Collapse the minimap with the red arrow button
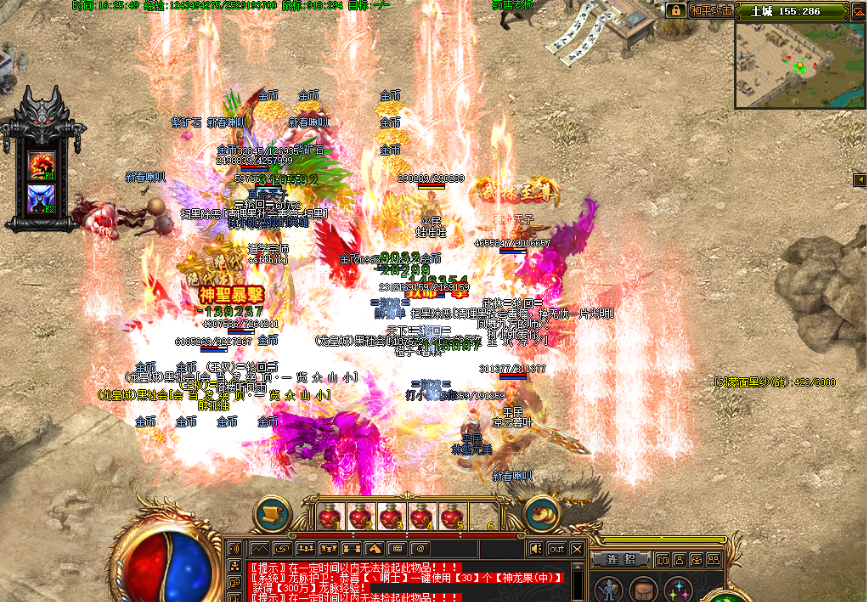 point(858,10)
